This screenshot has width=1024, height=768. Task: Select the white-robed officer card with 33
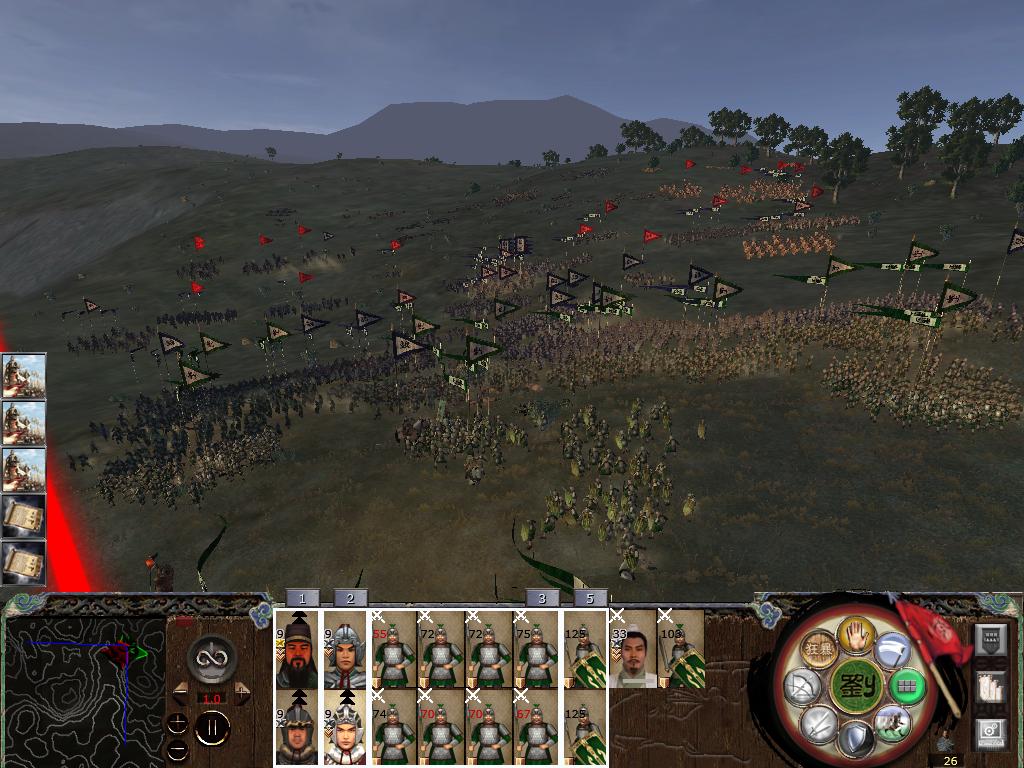634,650
